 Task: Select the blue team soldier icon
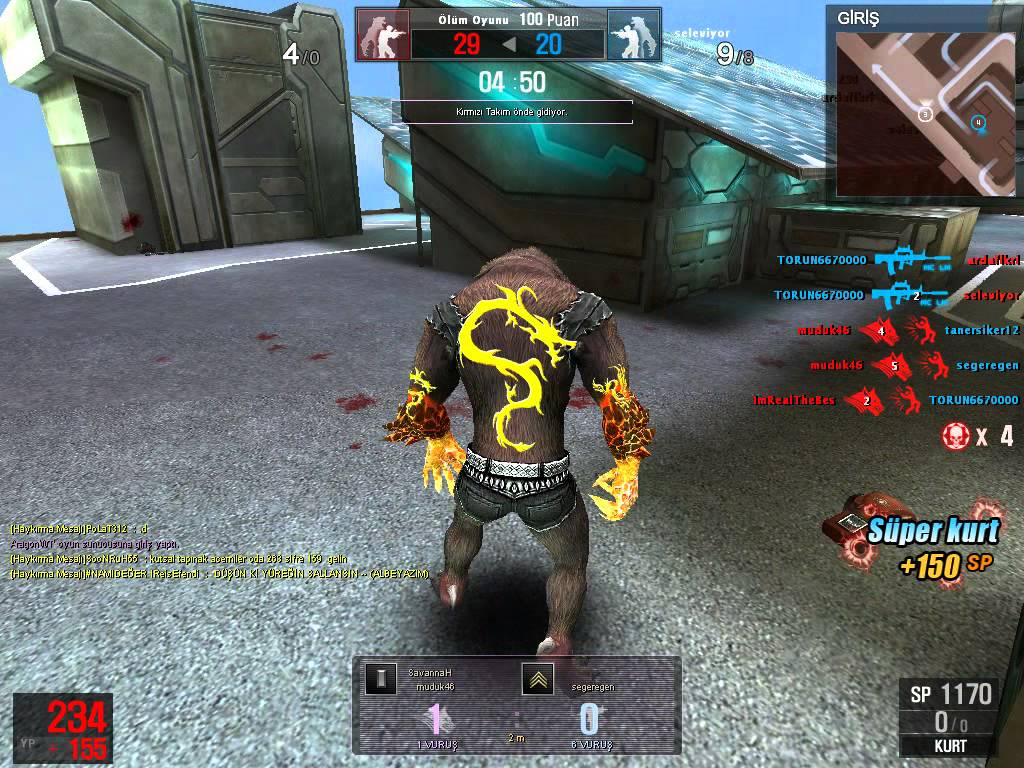click(630, 36)
